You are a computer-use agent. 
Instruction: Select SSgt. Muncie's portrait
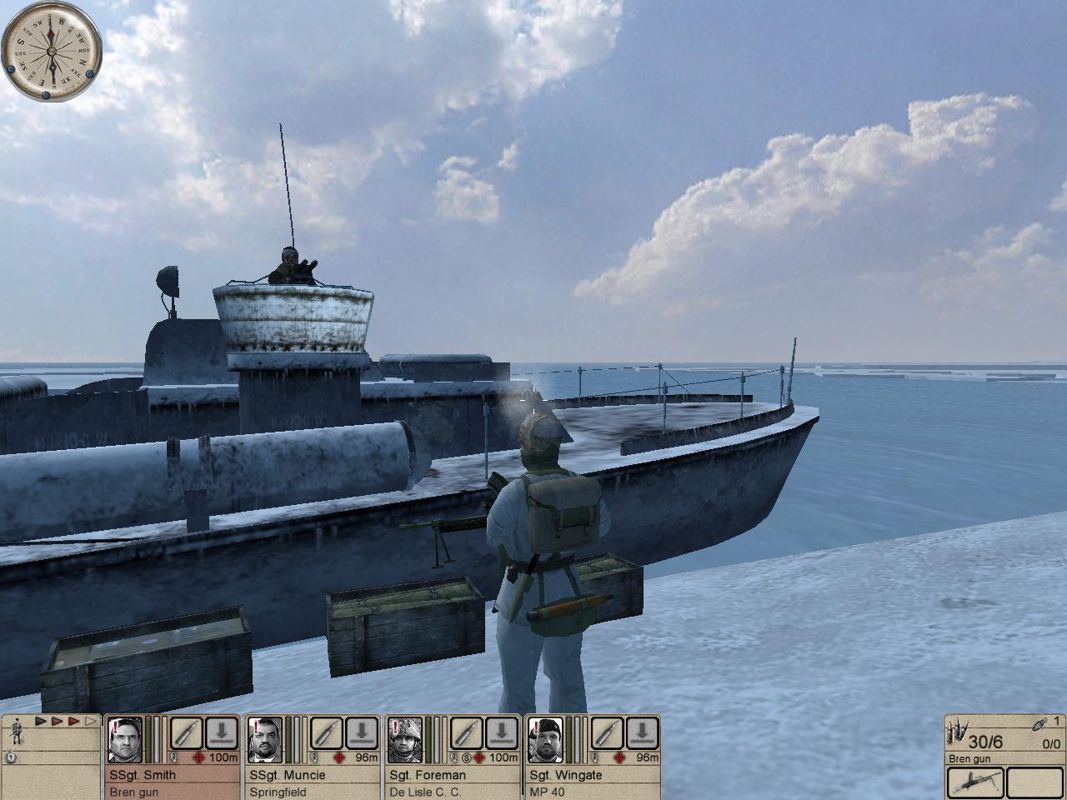tap(265, 740)
